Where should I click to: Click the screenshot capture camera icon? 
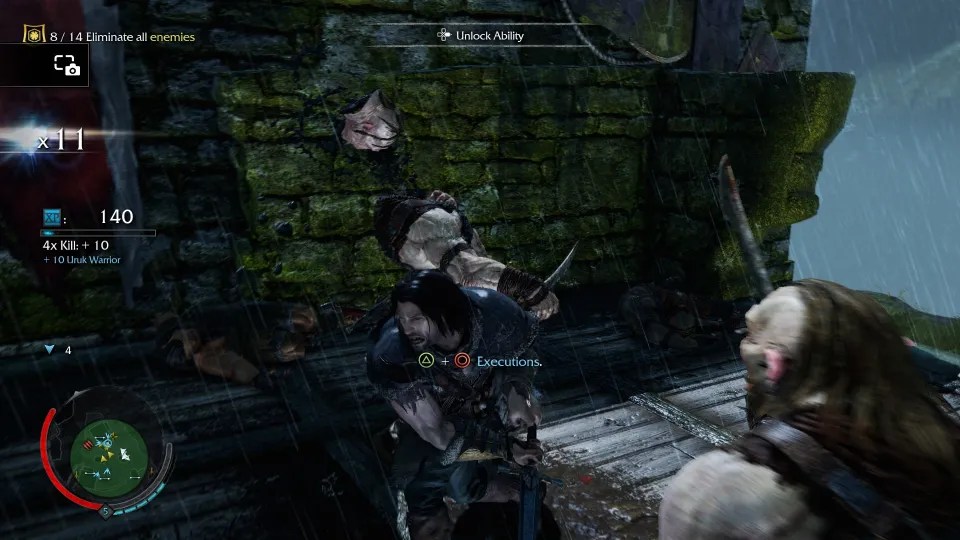coord(66,66)
